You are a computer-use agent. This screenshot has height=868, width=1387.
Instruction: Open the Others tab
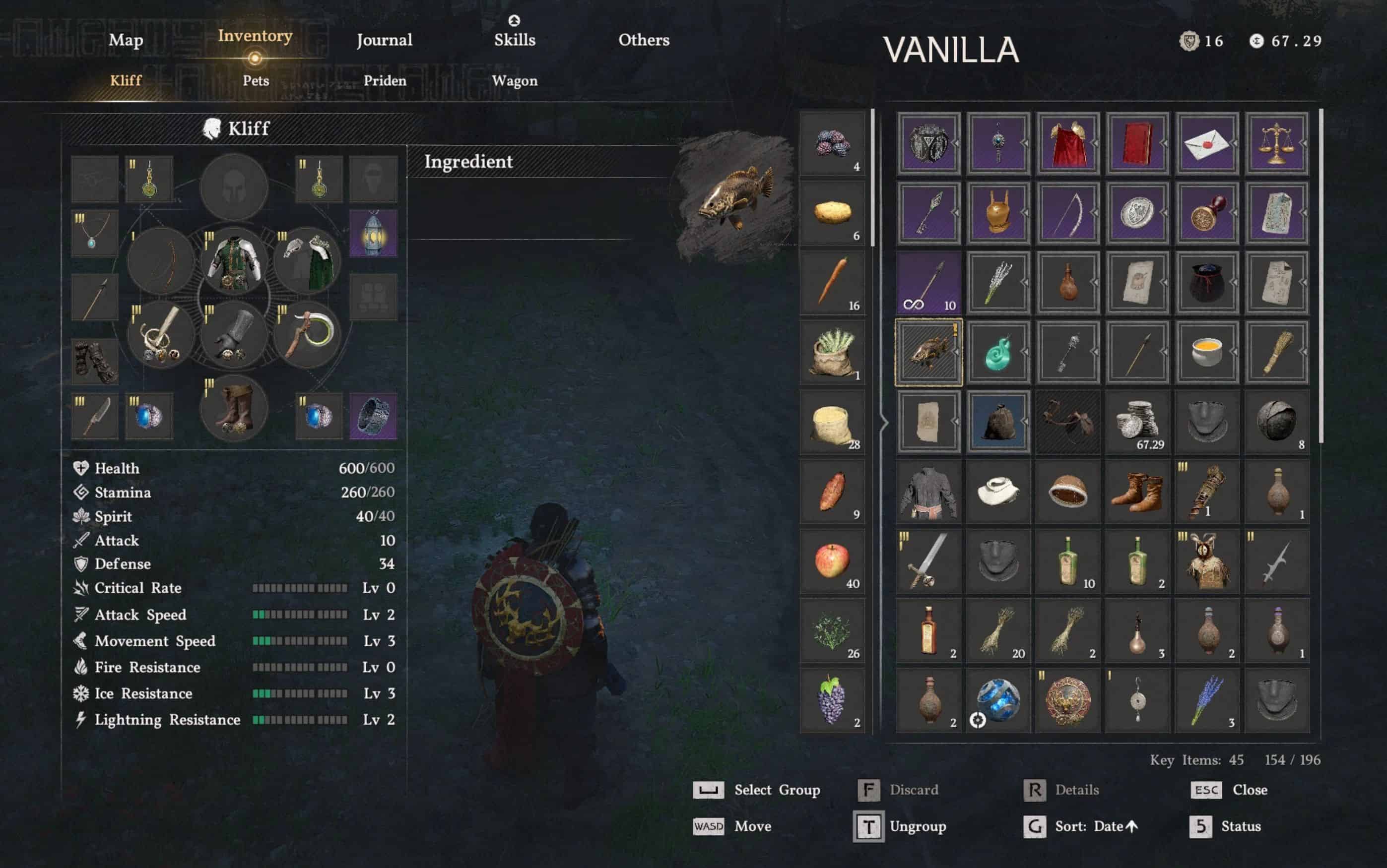[644, 40]
